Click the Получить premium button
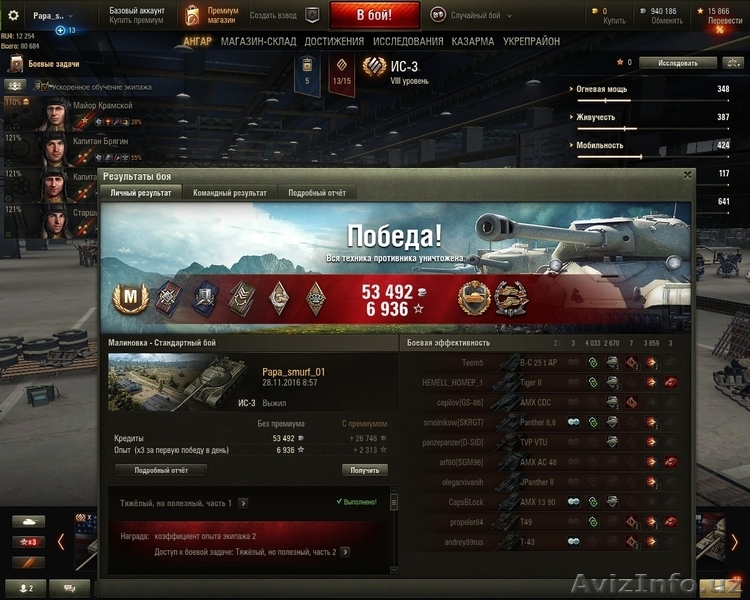 (x=365, y=470)
